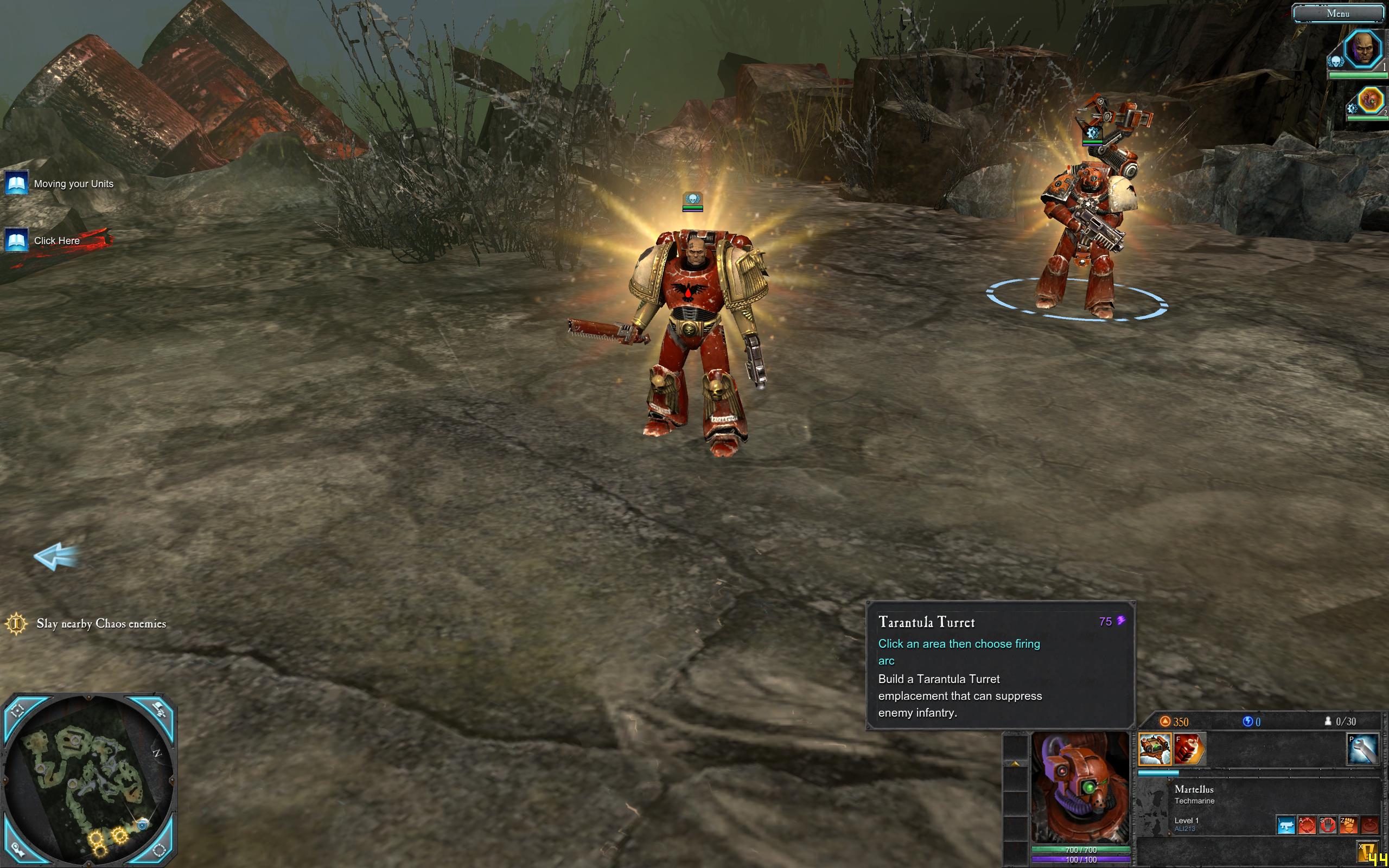This screenshot has height=868, width=1389.
Task: Issue the attack-move crosshair command
Action: 1307,826
